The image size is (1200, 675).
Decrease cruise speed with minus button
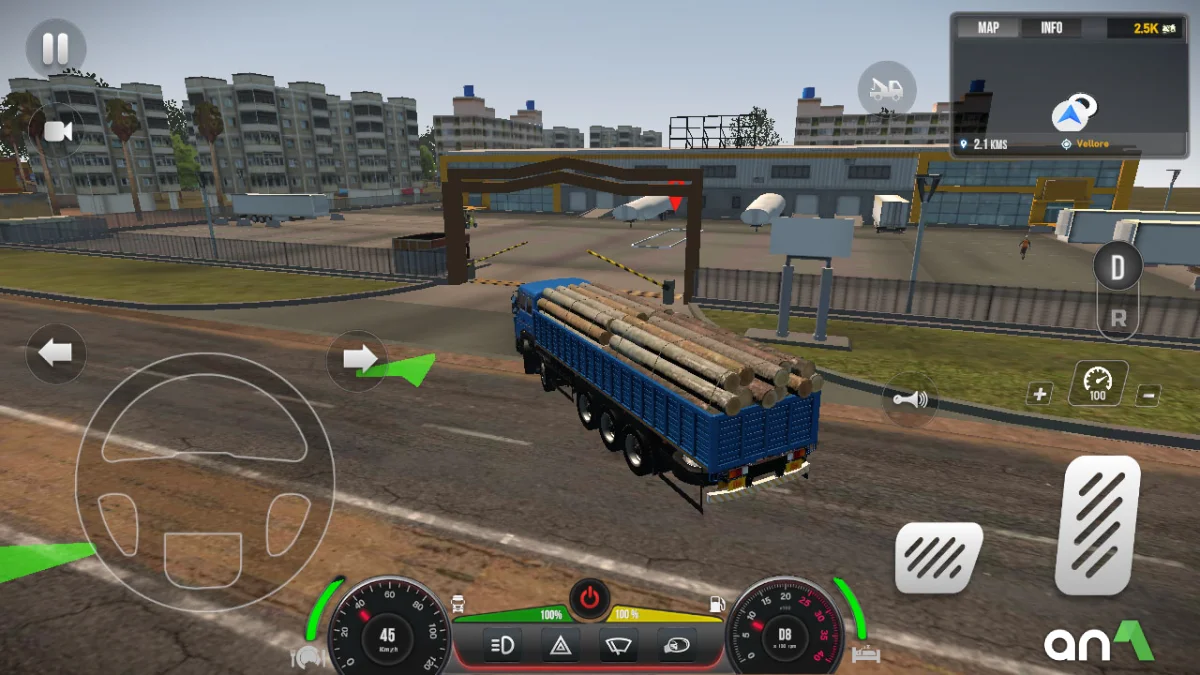point(1148,395)
